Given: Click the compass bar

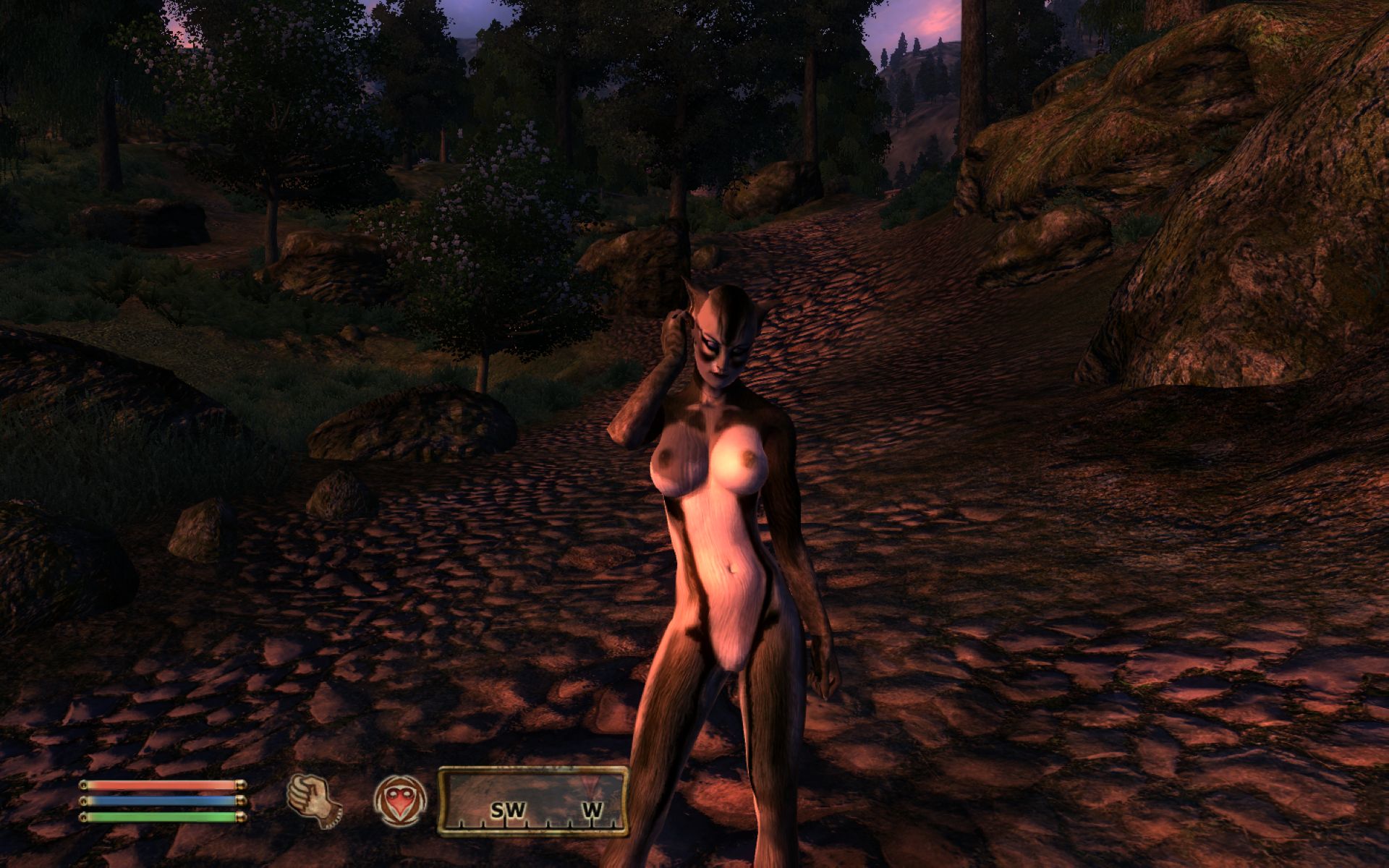Looking at the screenshot, I should point(532,800).
